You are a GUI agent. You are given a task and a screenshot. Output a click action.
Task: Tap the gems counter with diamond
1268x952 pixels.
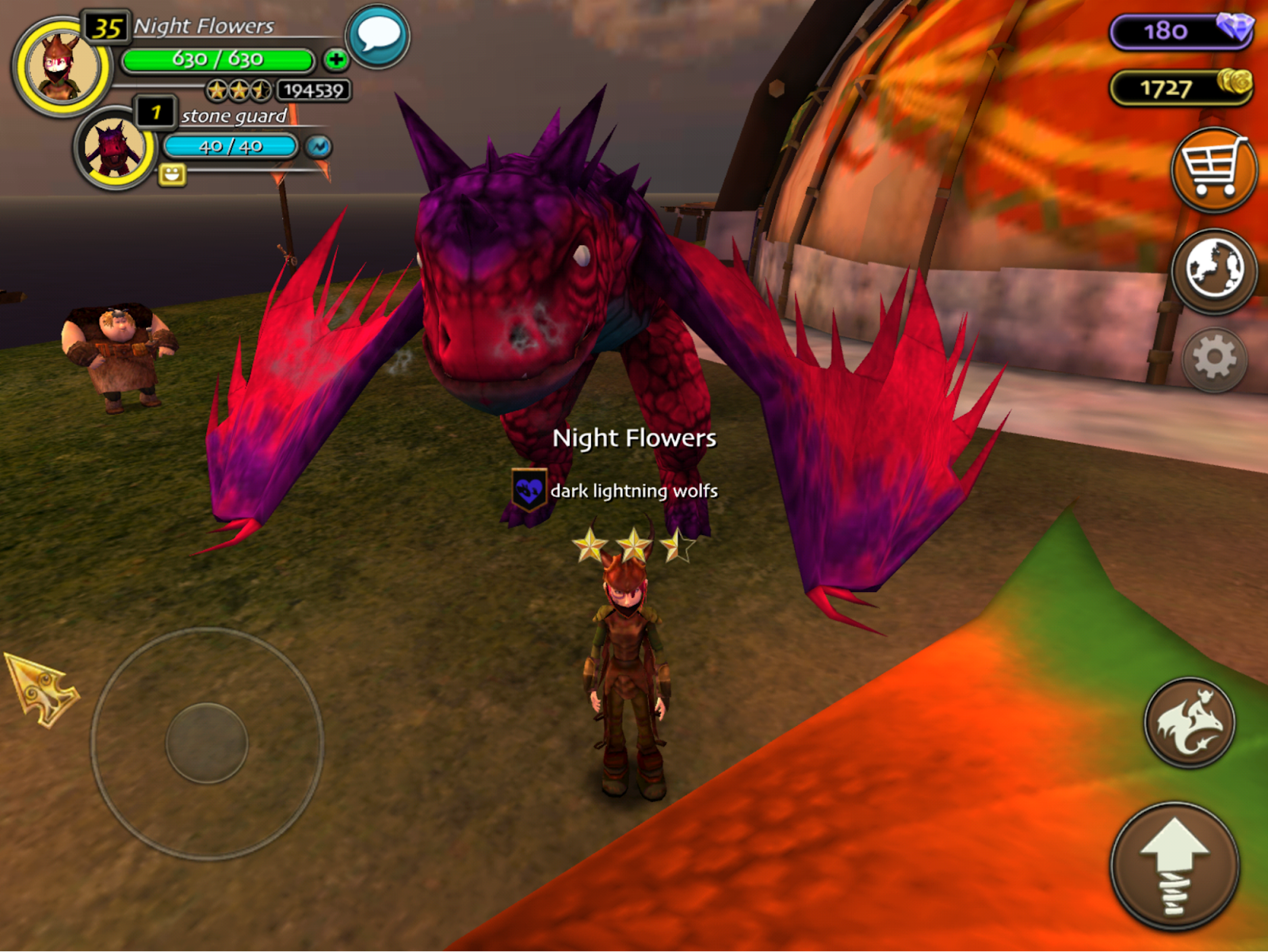click(1181, 31)
